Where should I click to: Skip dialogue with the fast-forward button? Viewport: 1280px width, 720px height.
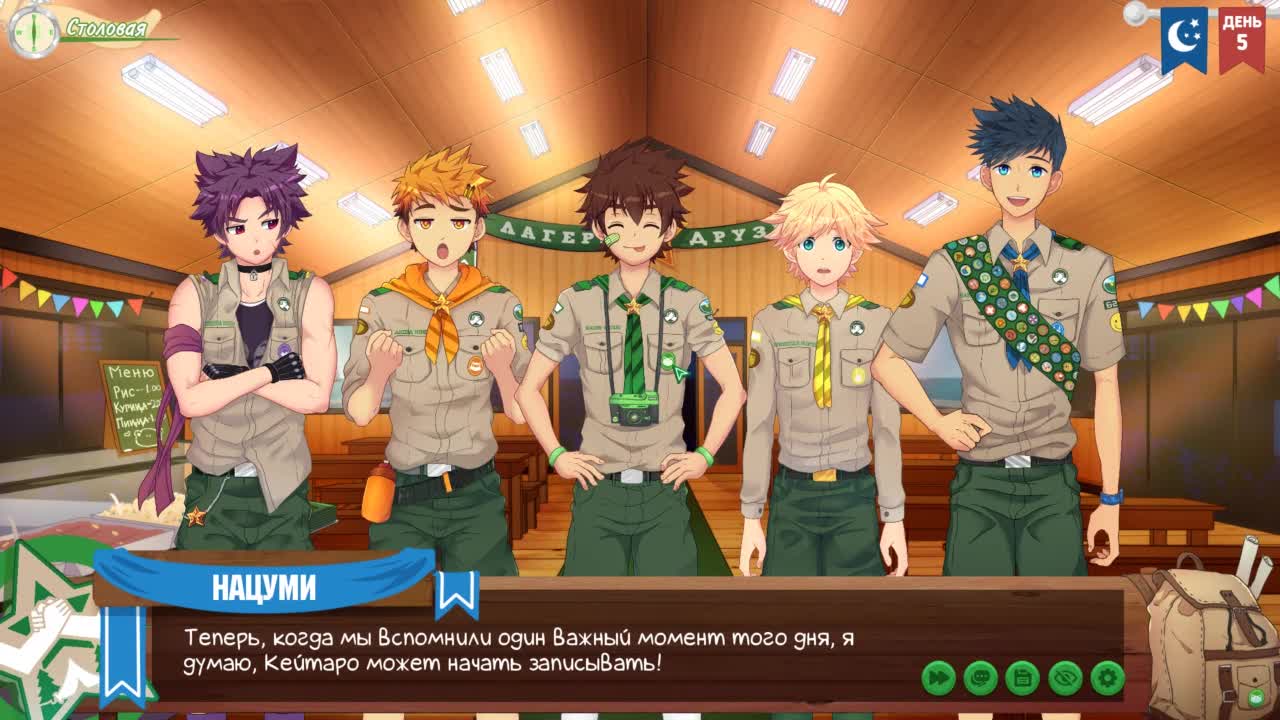point(938,678)
